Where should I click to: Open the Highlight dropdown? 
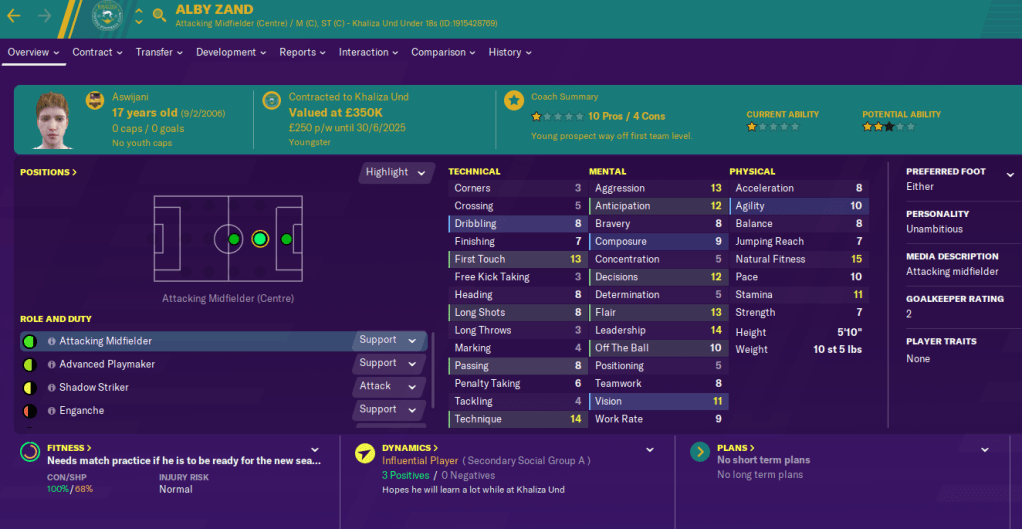tap(396, 172)
